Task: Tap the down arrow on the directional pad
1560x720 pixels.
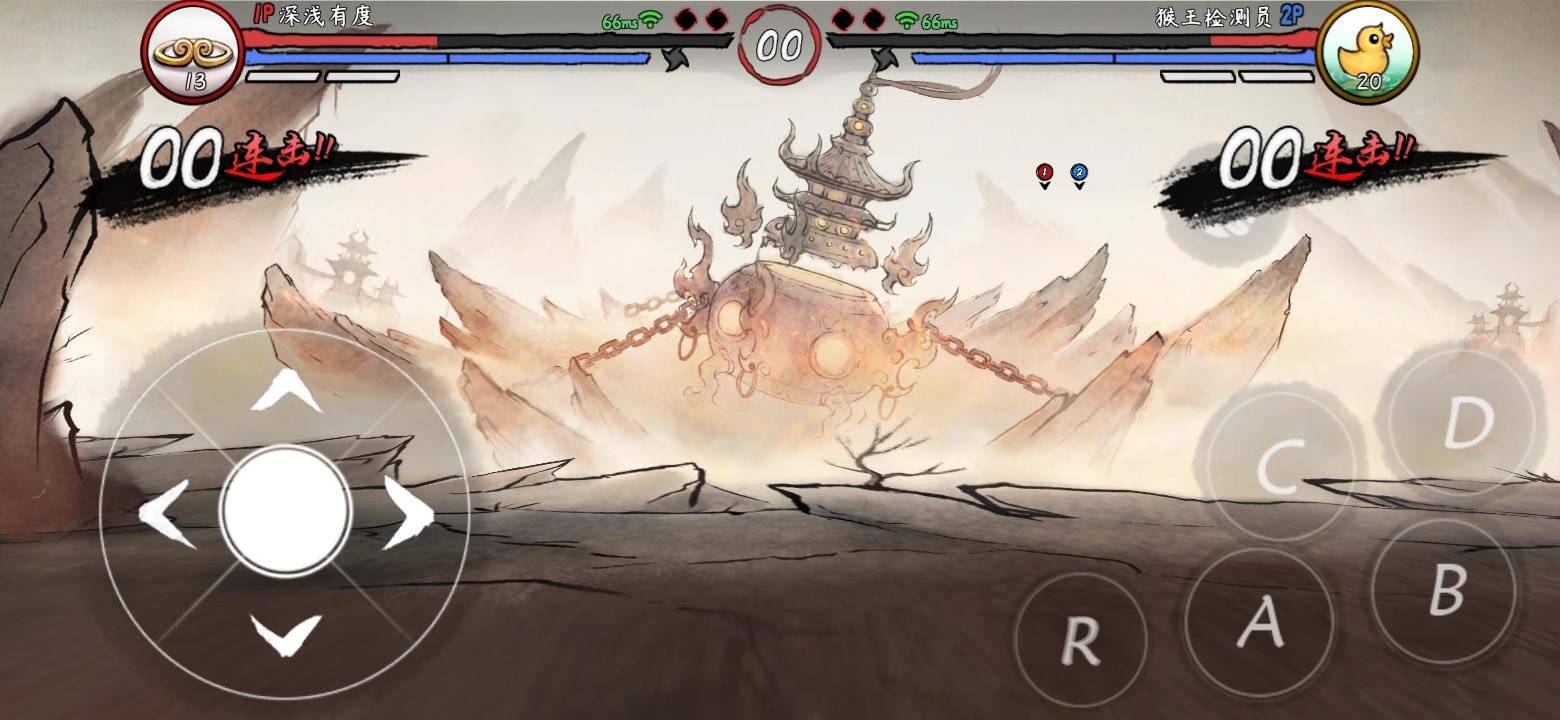Action: point(283,634)
